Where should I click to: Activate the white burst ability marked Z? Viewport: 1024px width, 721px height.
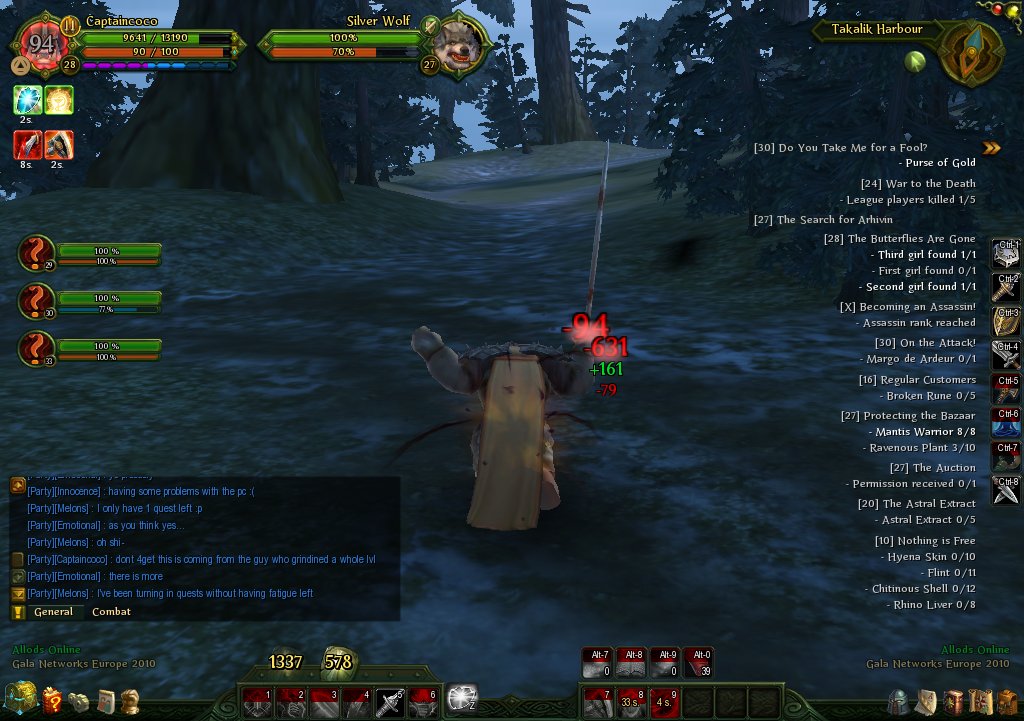(x=462, y=698)
